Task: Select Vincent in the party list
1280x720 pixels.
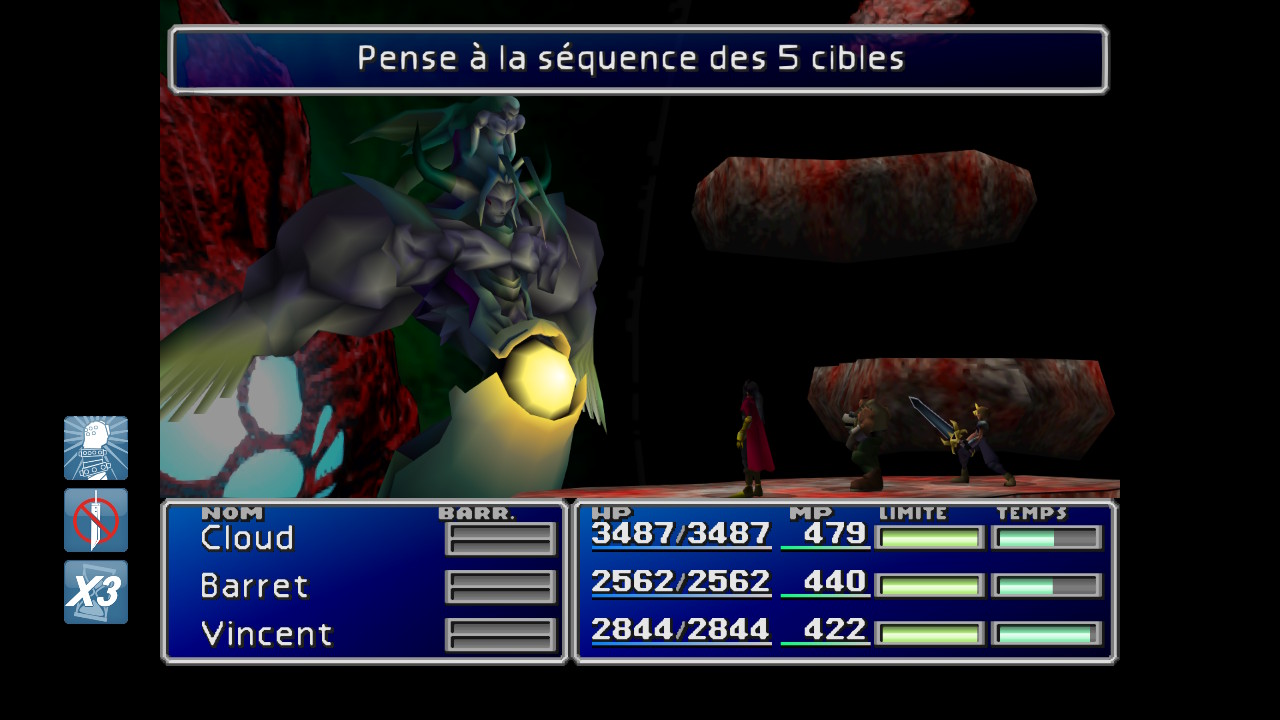Action: [264, 634]
